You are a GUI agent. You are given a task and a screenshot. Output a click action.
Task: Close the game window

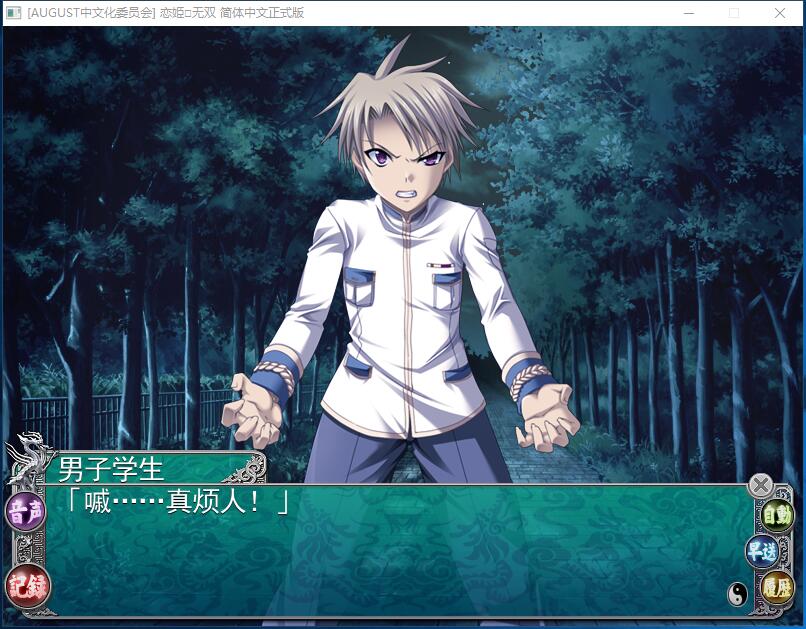tap(780, 13)
